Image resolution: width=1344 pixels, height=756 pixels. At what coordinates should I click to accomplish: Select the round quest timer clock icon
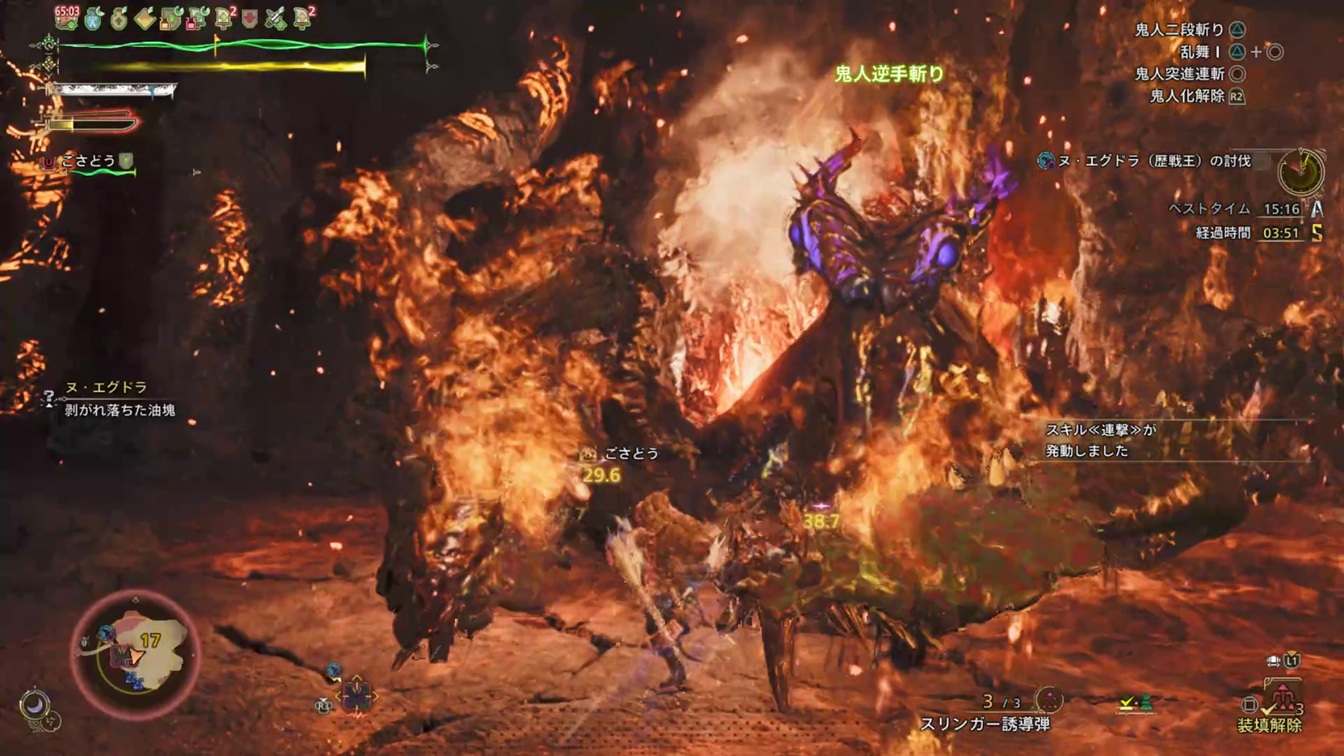pyautogui.click(x=1300, y=172)
